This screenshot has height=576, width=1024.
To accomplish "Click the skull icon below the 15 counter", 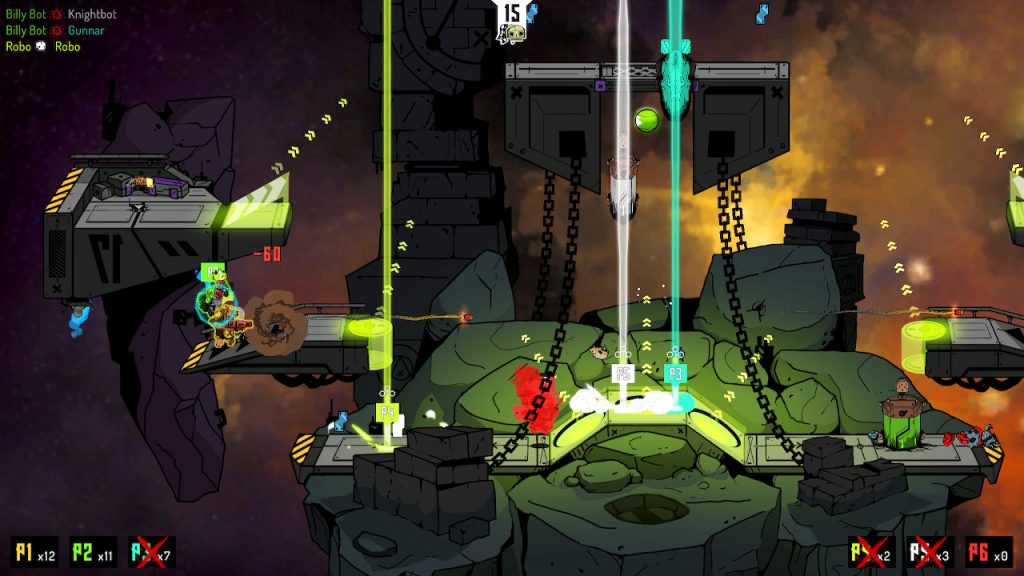I will [x=514, y=36].
